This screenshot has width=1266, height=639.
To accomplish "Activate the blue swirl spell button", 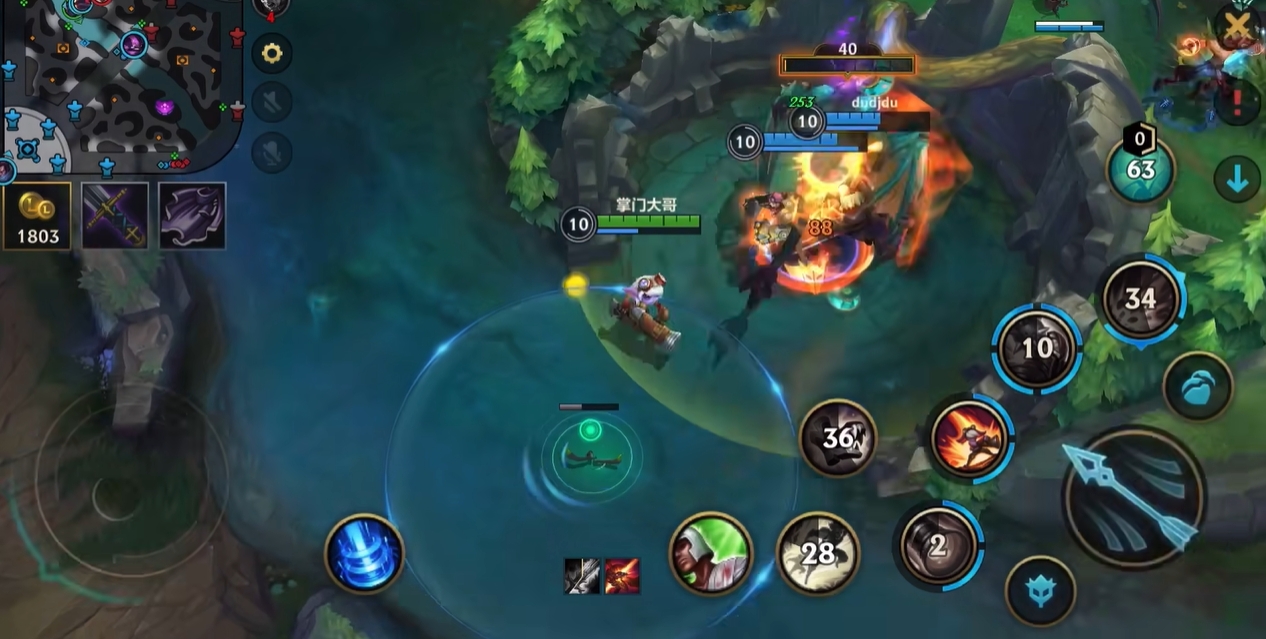I will (364, 553).
